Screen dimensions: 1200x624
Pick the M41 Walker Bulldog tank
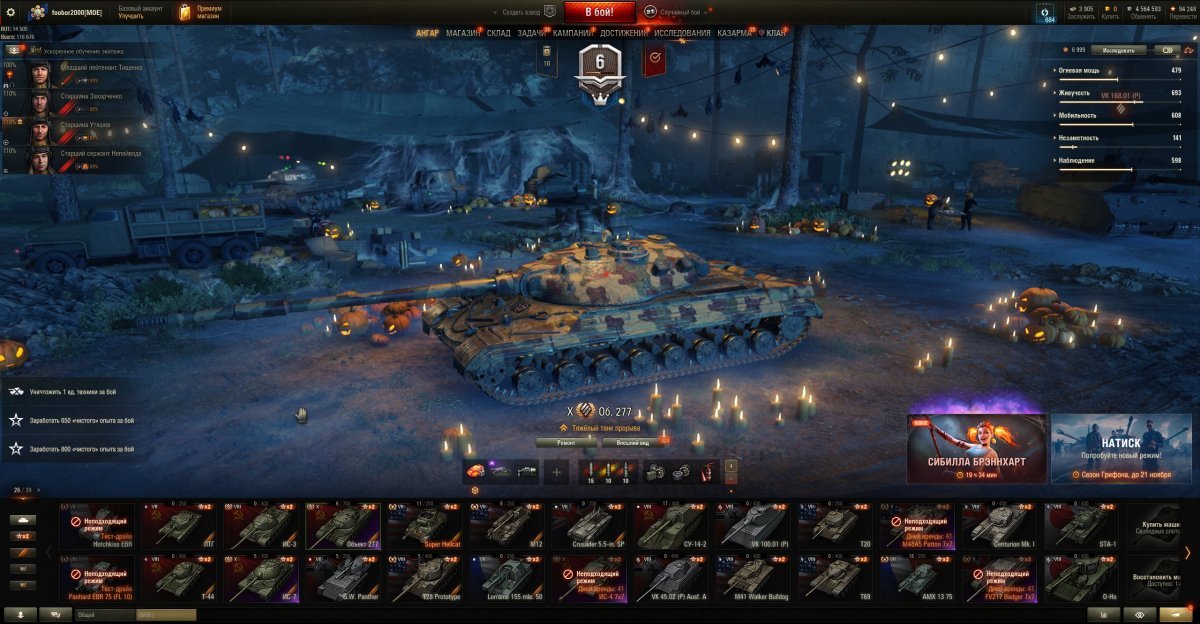pyautogui.click(x=755, y=579)
